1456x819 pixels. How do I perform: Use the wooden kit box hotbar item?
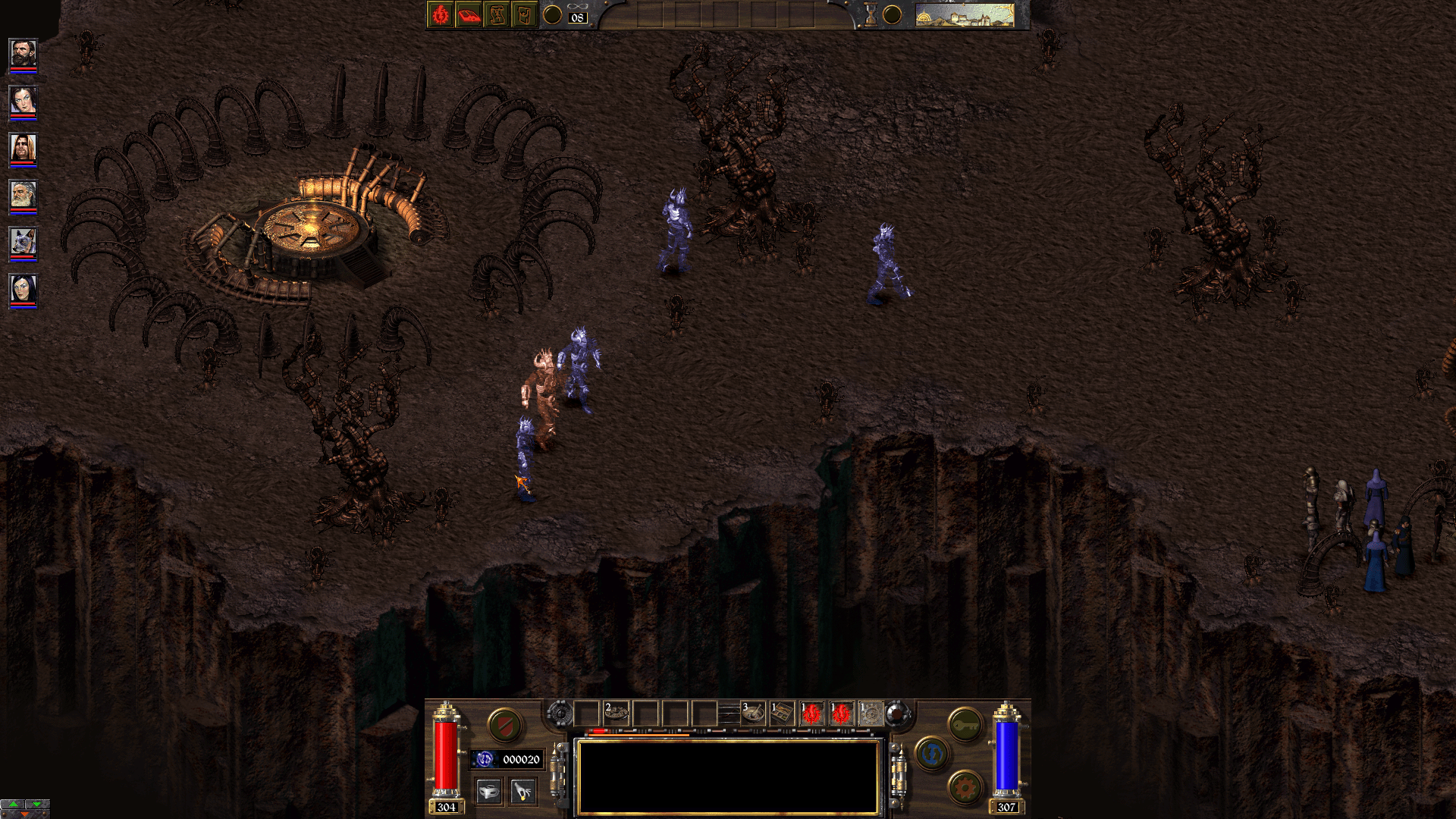(782, 714)
